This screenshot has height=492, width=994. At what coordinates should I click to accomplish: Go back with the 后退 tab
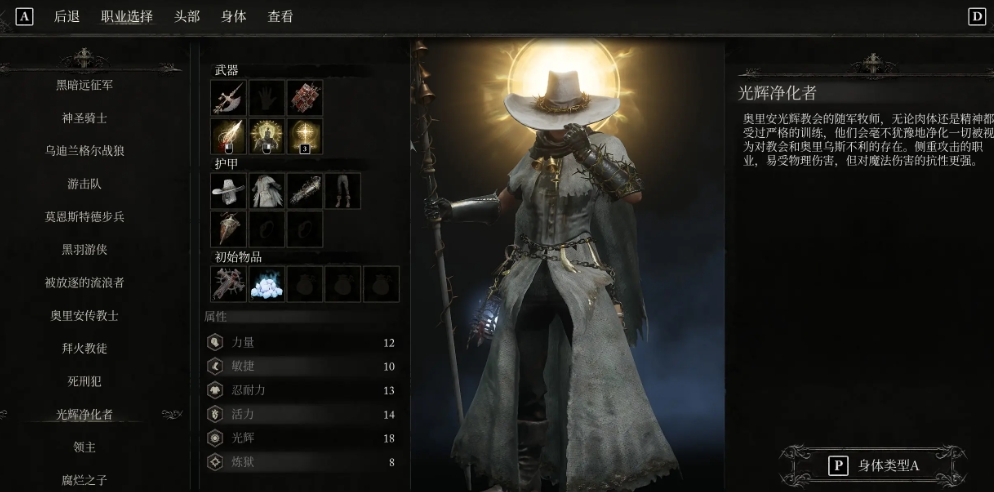(x=66, y=16)
